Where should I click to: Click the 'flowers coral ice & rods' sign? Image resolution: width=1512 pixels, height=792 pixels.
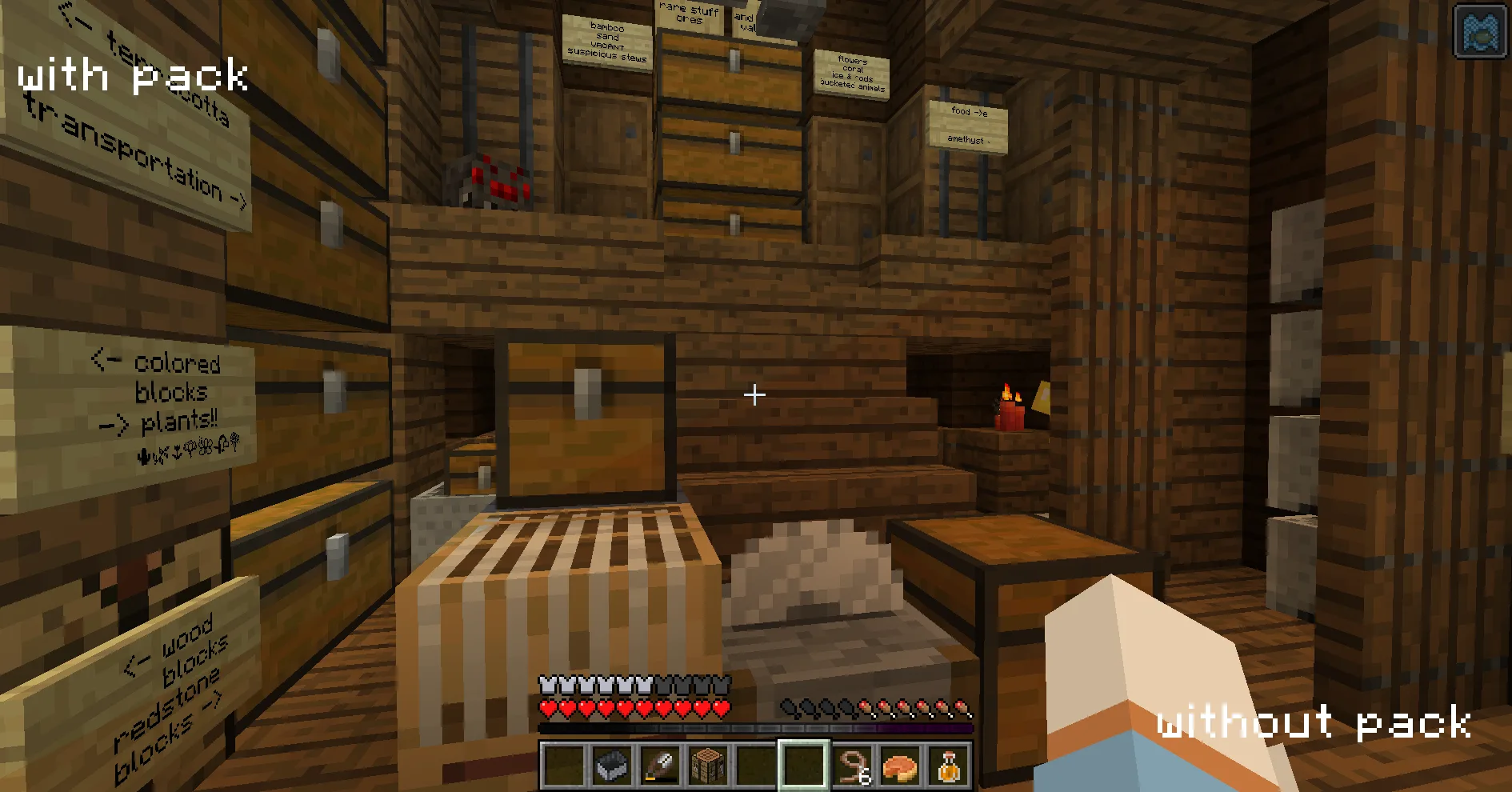[850, 74]
